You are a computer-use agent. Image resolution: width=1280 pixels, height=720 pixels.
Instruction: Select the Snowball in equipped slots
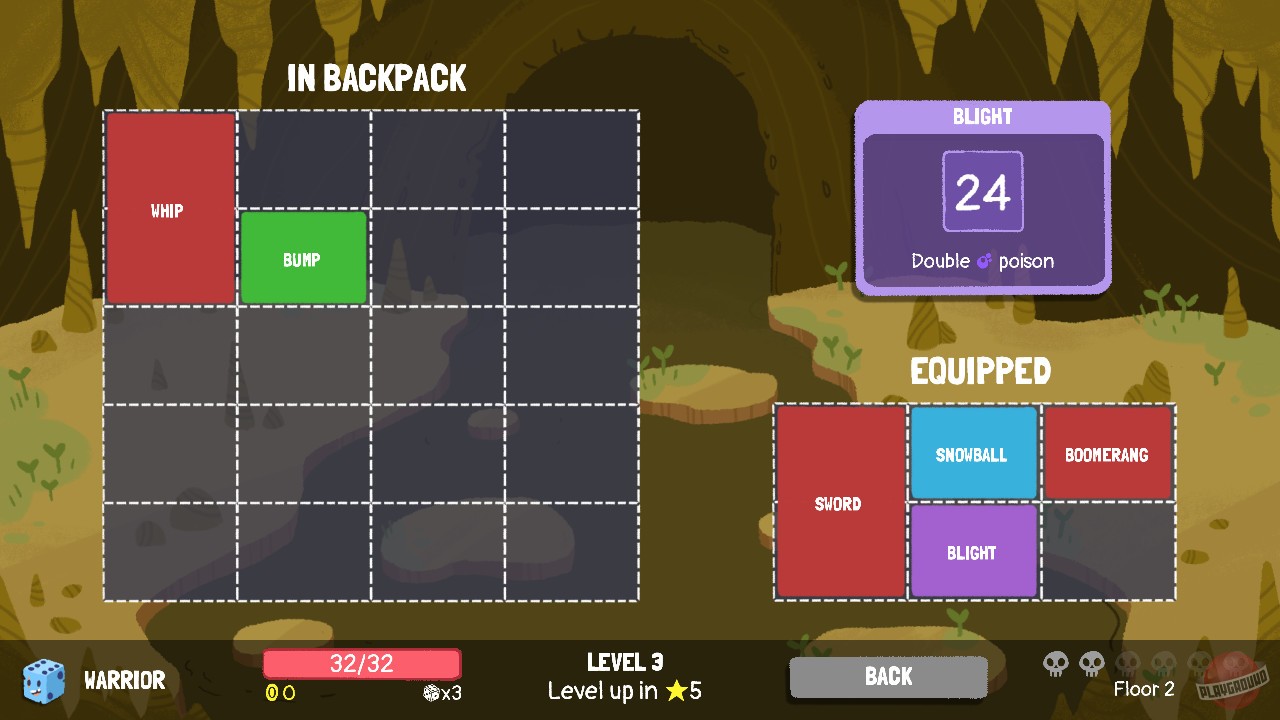tap(973, 454)
